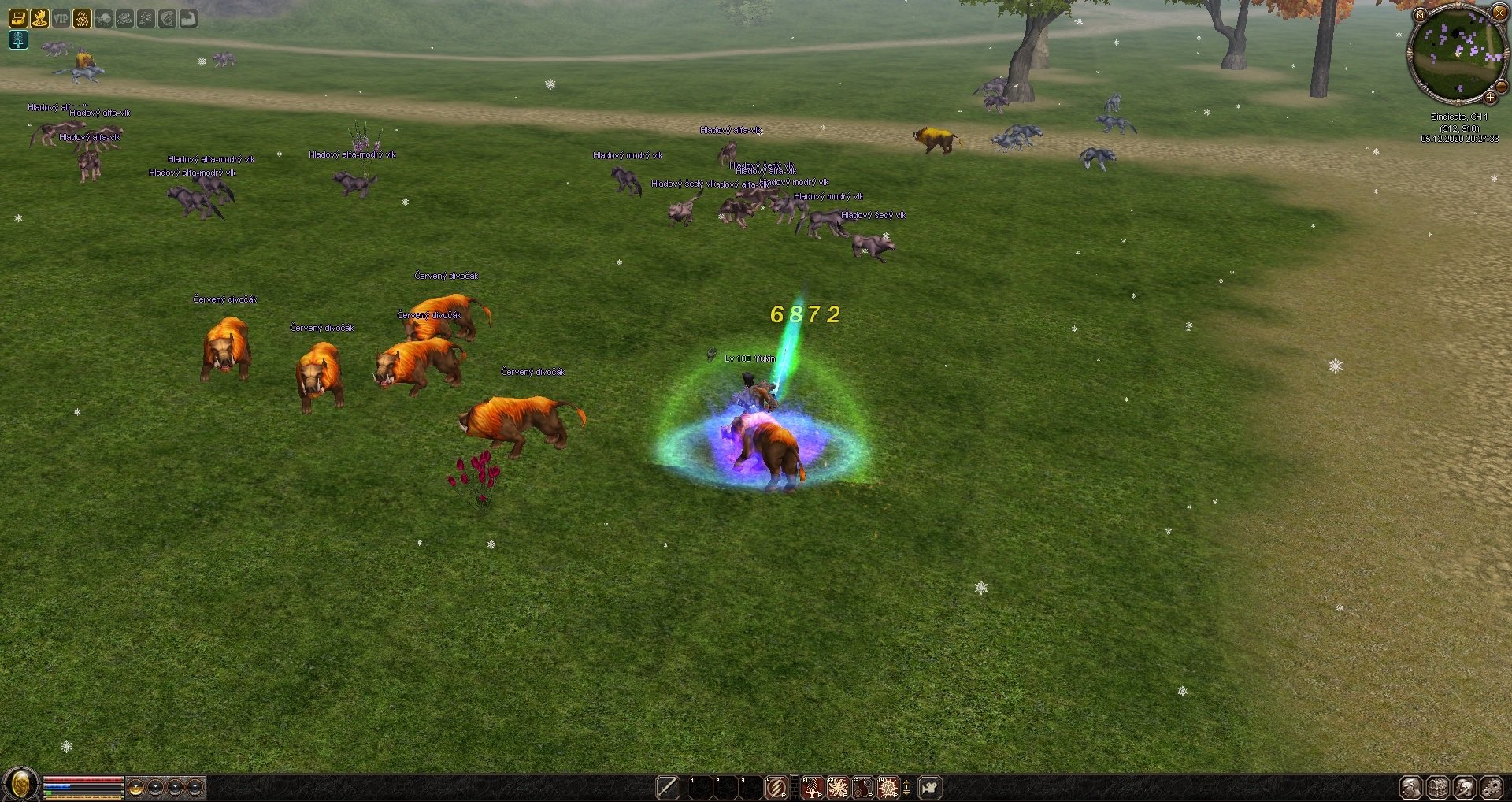Image resolution: width=1512 pixels, height=802 pixels.
Task: Toggle the camera mode button
Action: 930,787
